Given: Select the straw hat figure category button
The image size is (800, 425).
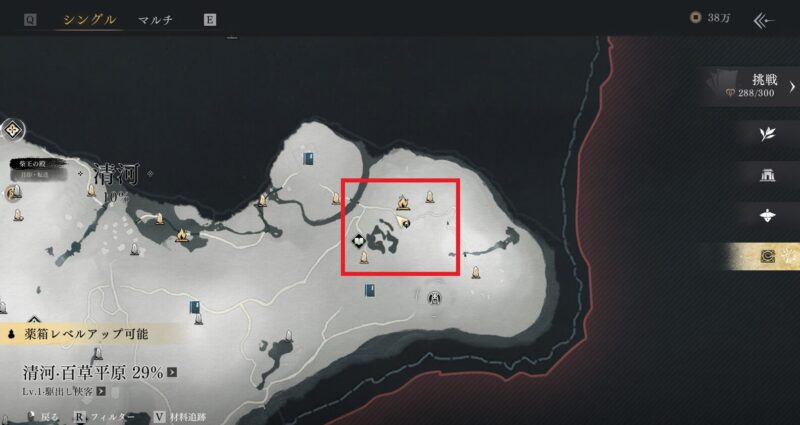Looking at the screenshot, I should pyautogui.click(x=767, y=216).
